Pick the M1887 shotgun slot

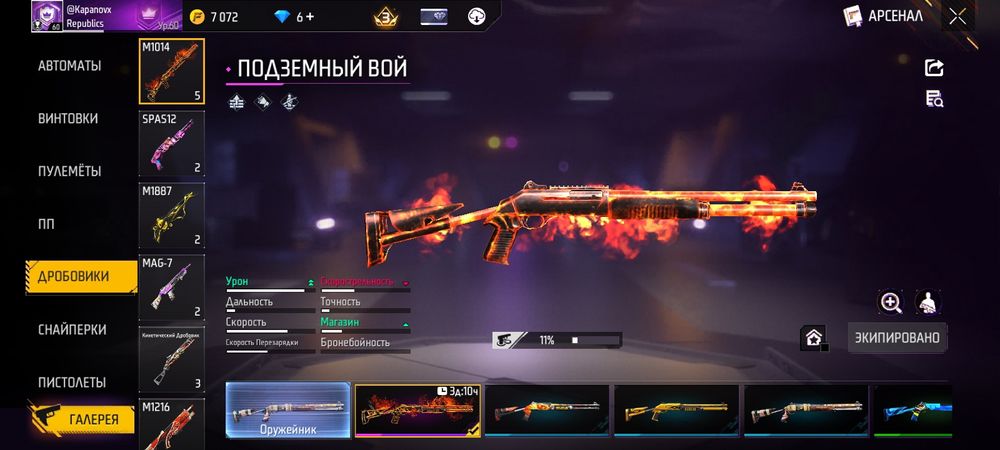coord(171,214)
